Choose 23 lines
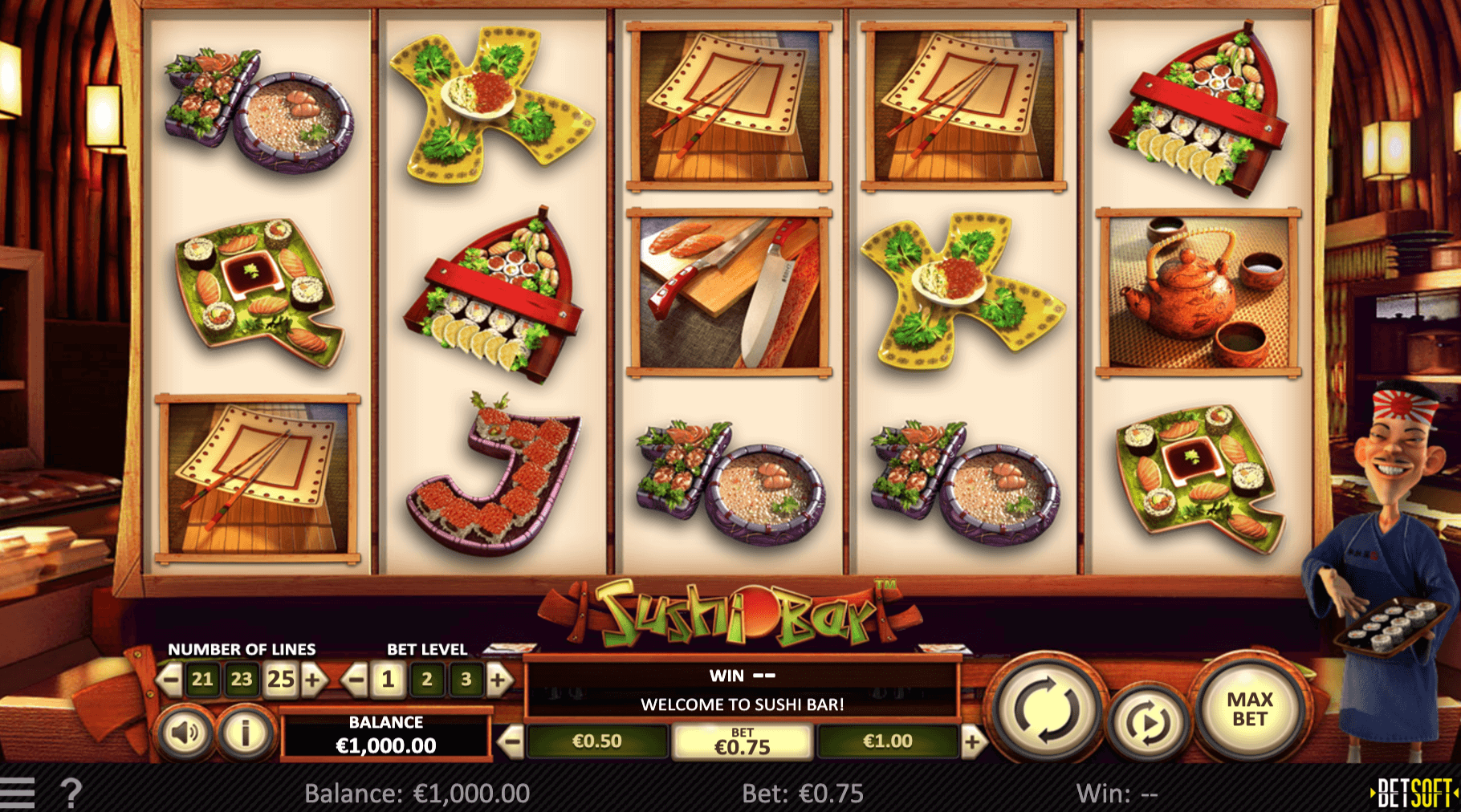Image resolution: width=1461 pixels, height=812 pixels. 242,680
